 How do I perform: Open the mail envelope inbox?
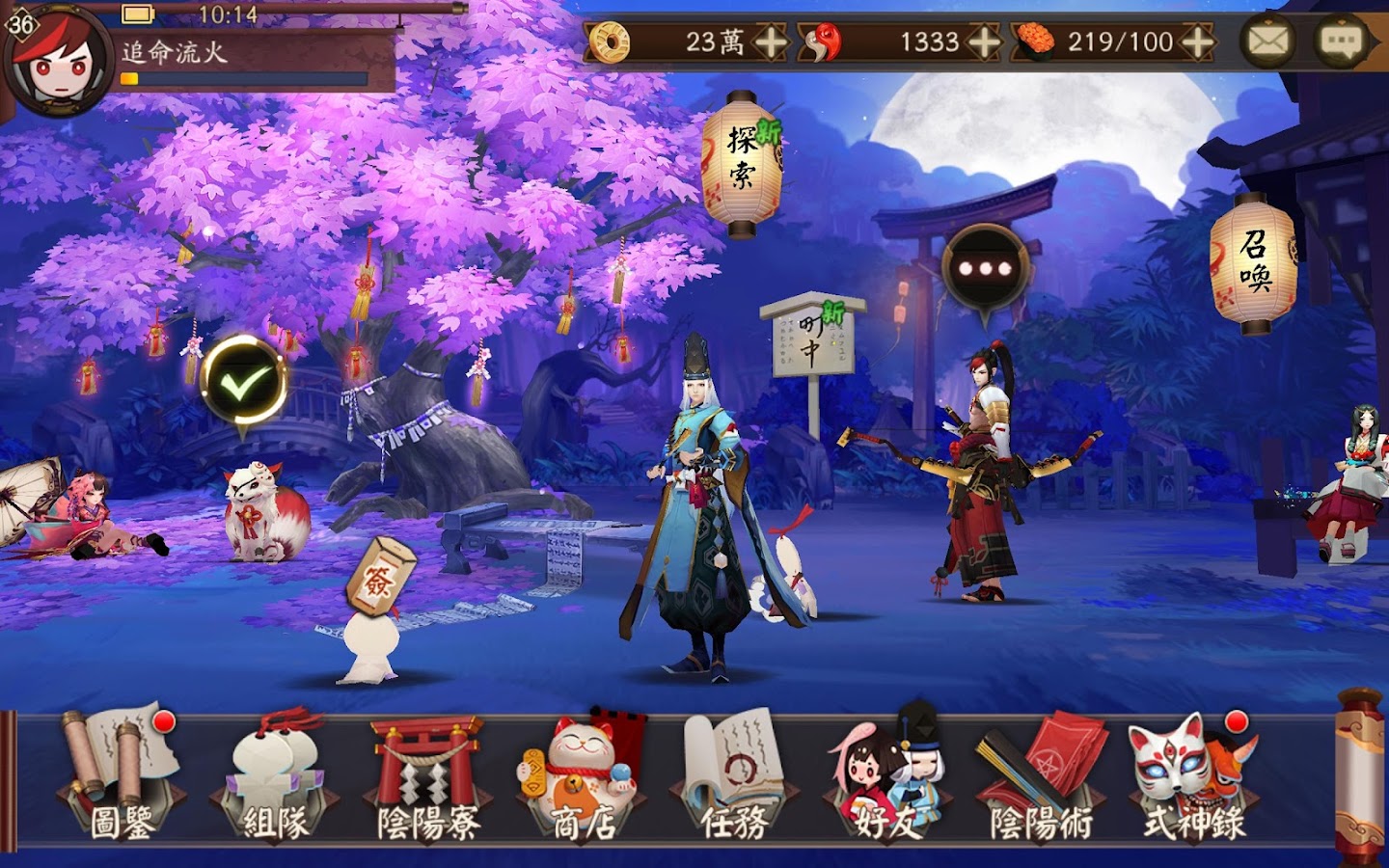(x=1267, y=41)
